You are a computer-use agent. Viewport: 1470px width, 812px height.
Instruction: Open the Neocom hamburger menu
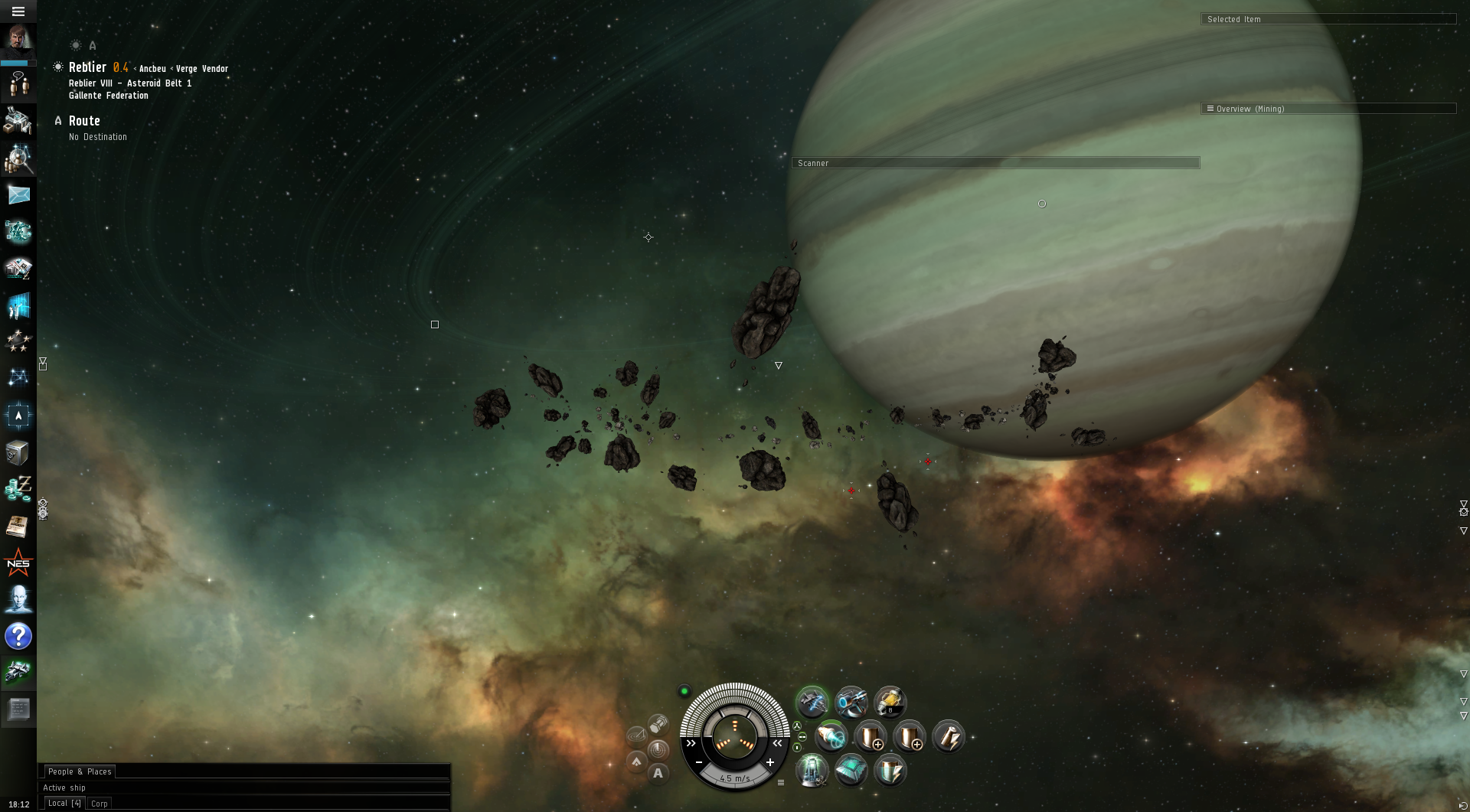click(x=18, y=11)
